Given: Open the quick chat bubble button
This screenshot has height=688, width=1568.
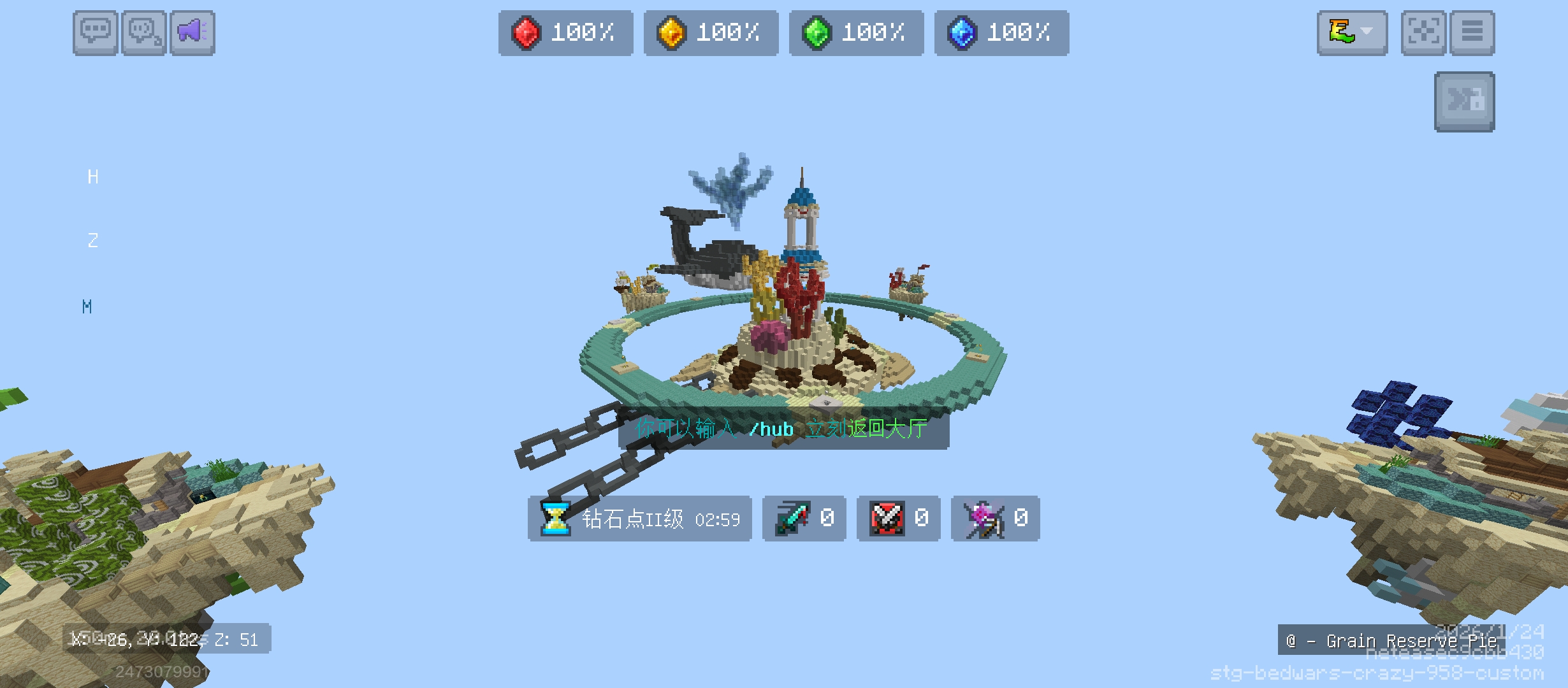Looking at the screenshot, I should pyautogui.click(x=144, y=32).
